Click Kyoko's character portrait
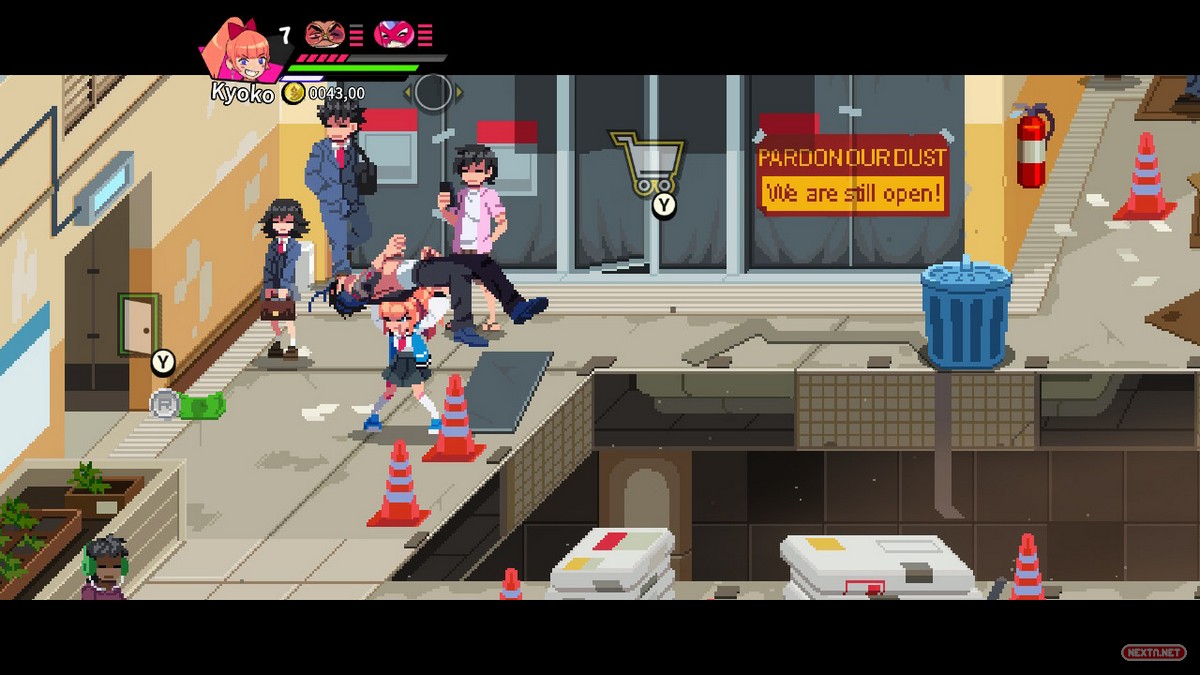 coord(236,50)
